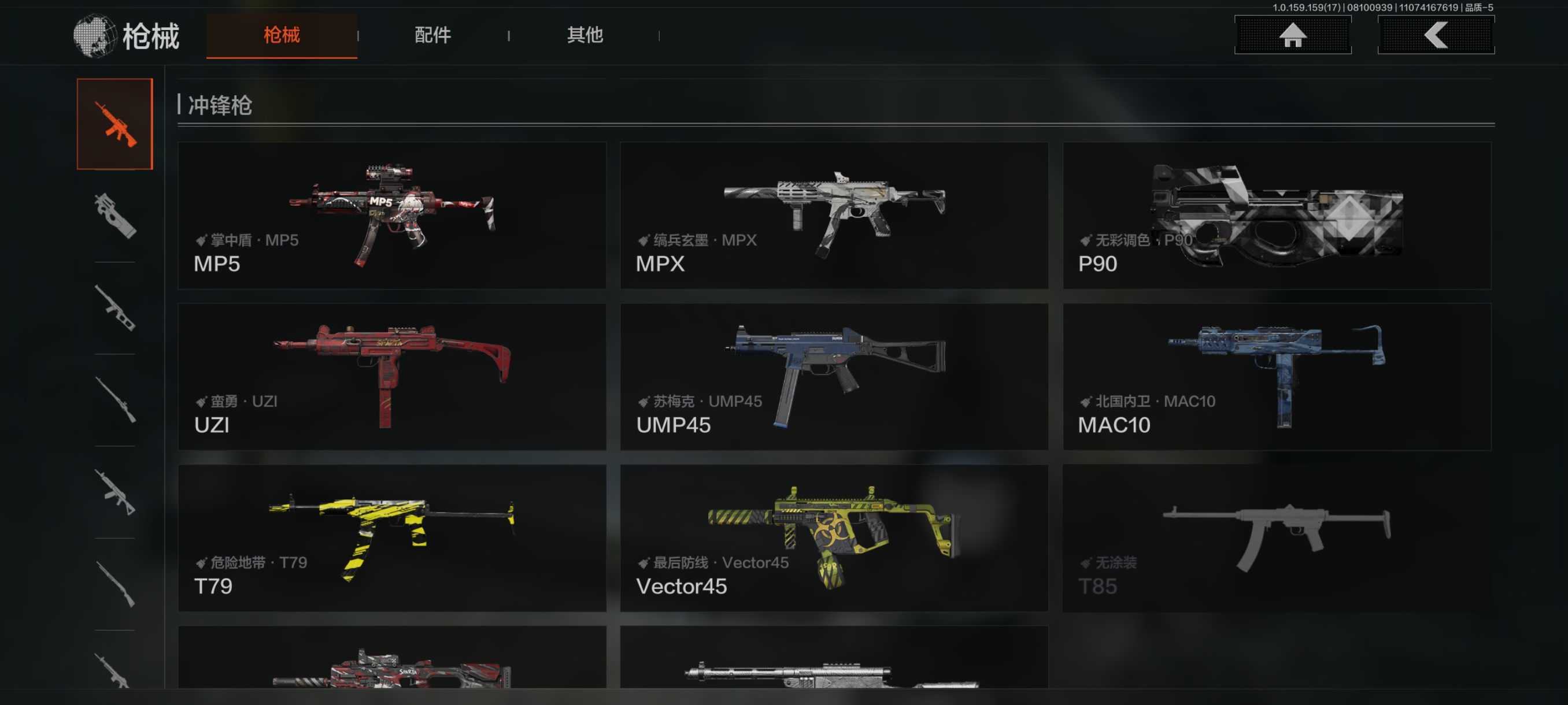Viewport: 1568px width, 705px height.
Task: Select the UMP45 weapon card
Action: coord(834,377)
